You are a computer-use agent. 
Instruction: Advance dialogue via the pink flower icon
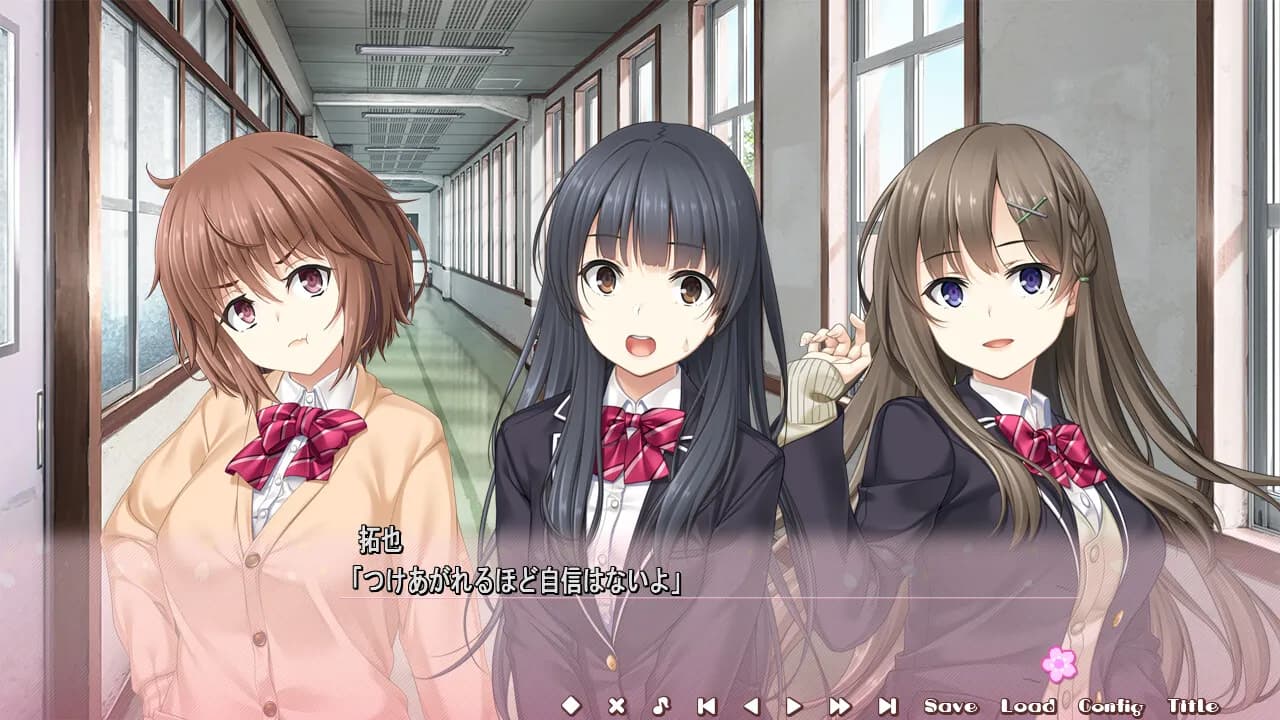(x=1059, y=664)
